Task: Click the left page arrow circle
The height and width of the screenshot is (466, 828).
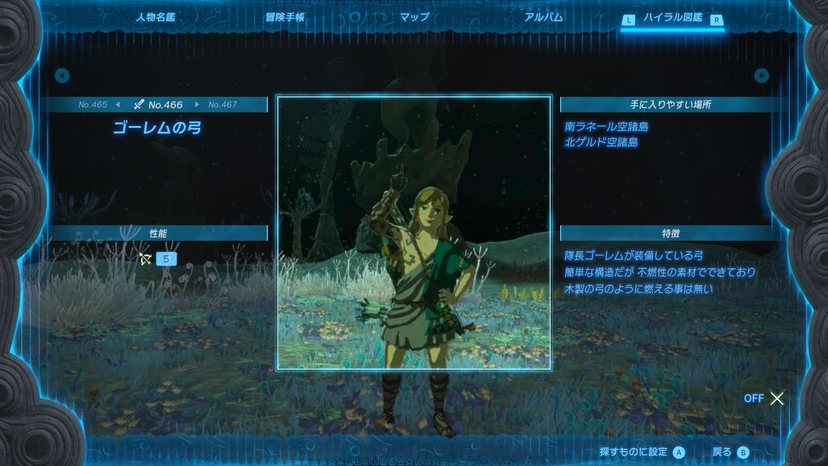Action: pyautogui.click(x=62, y=75)
